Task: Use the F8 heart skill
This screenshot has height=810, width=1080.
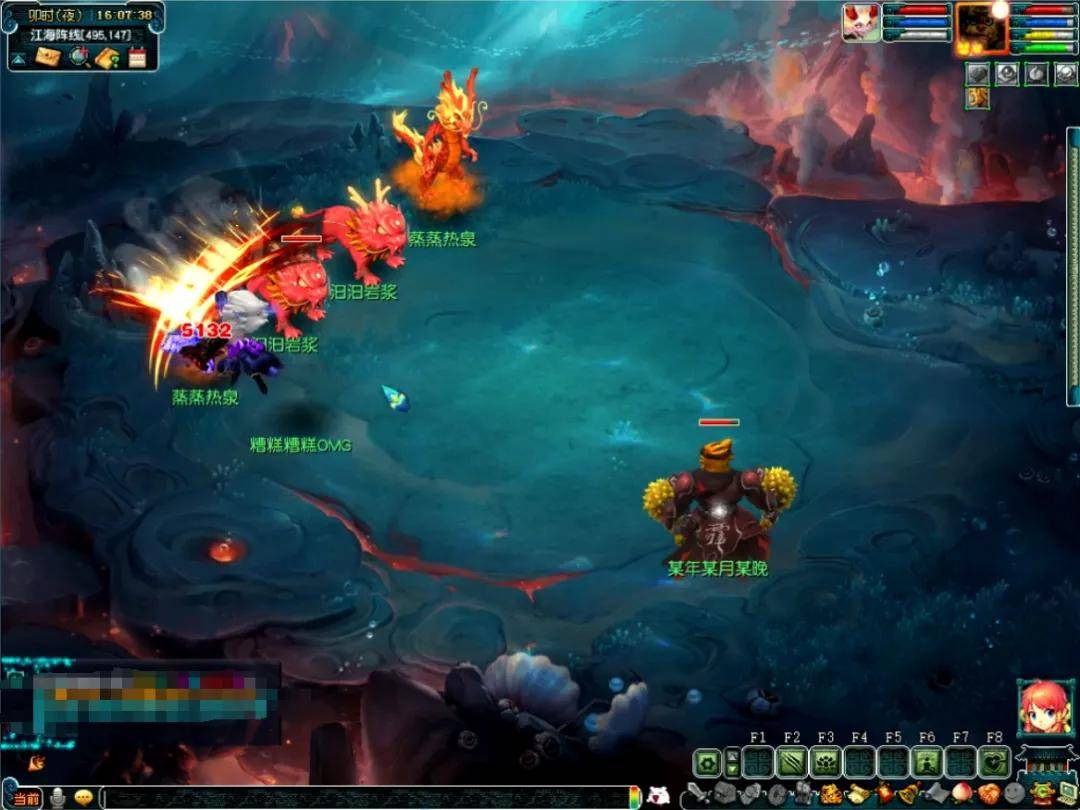Action: tap(993, 763)
